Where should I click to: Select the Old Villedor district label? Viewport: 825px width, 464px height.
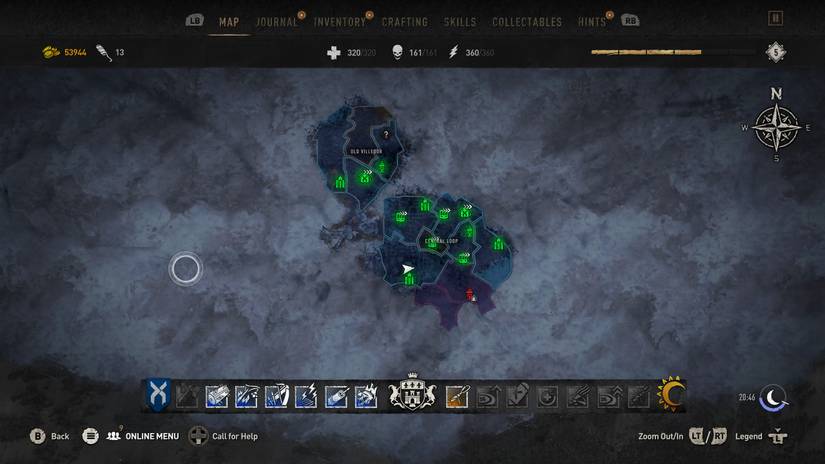(x=365, y=151)
